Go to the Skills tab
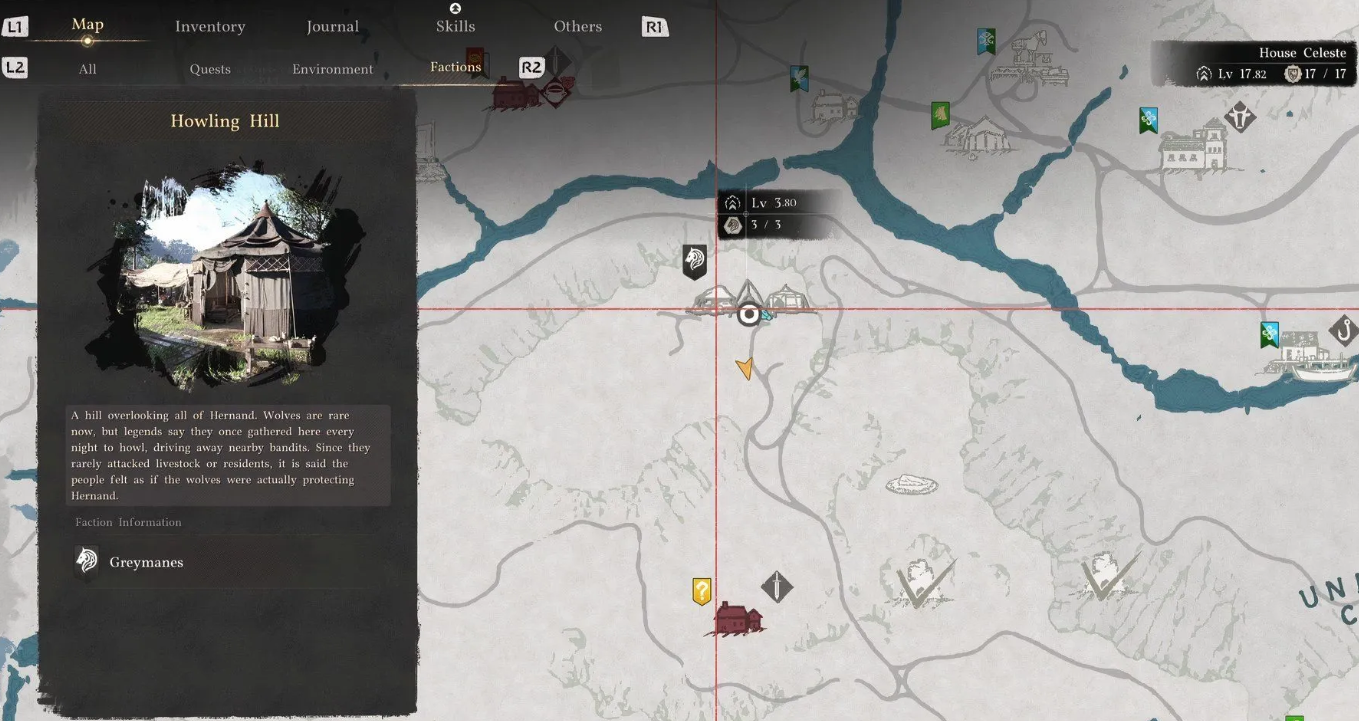The image size is (1359, 721). [455, 26]
